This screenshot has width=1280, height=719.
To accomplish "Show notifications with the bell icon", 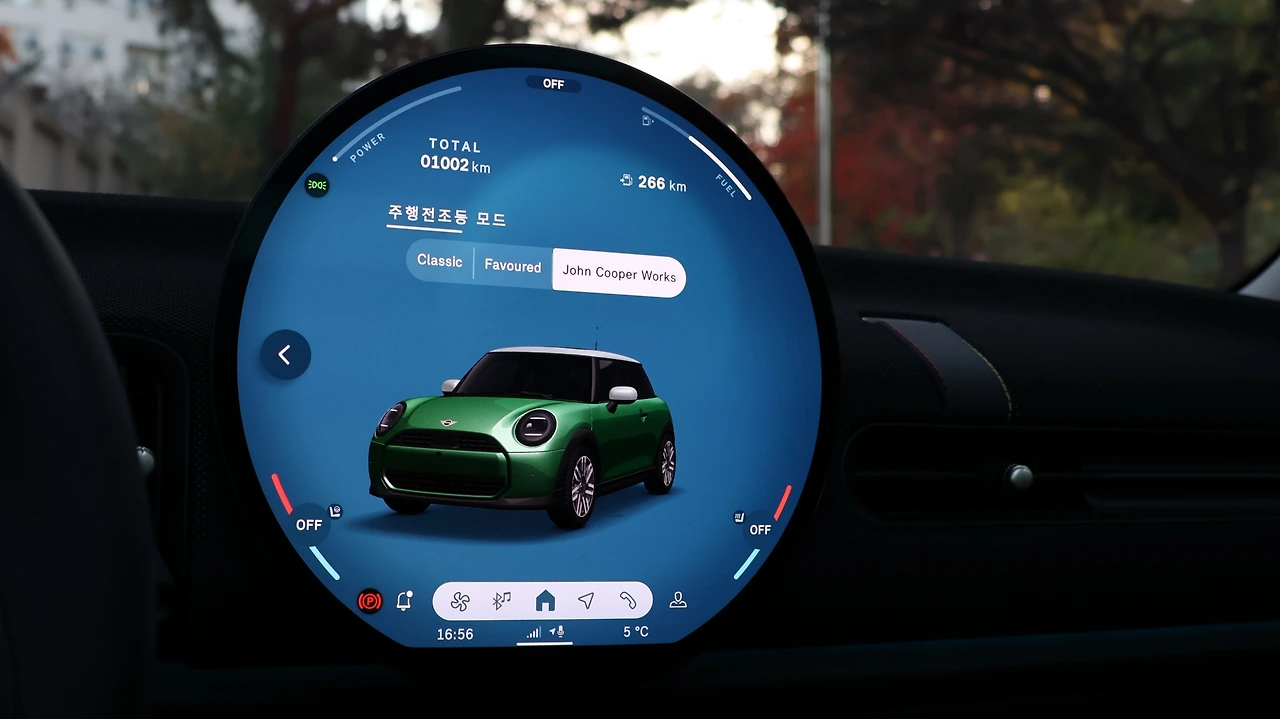I will pos(404,601).
